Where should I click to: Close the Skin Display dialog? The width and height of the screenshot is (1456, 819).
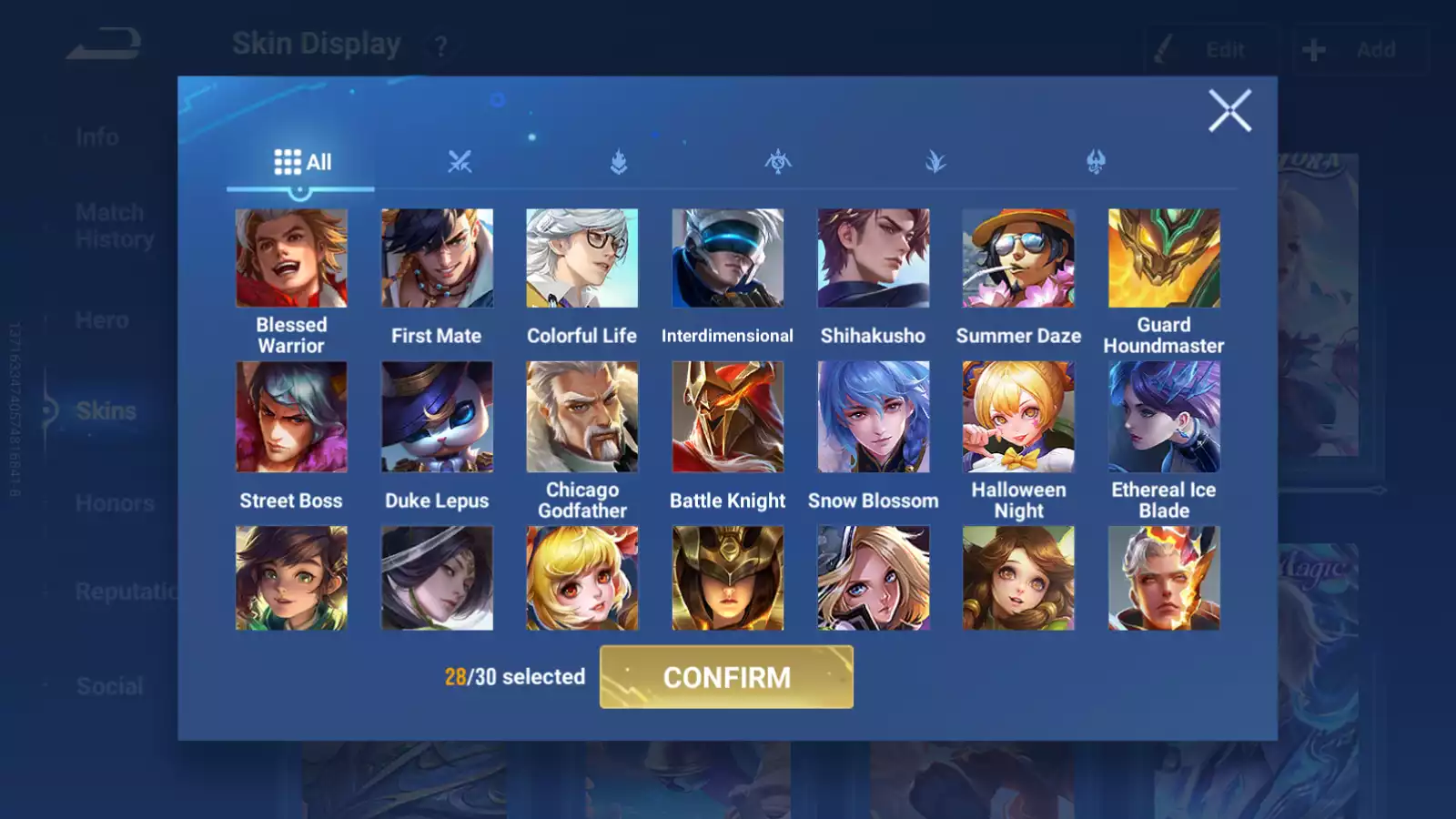click(x=1230, y=111)
